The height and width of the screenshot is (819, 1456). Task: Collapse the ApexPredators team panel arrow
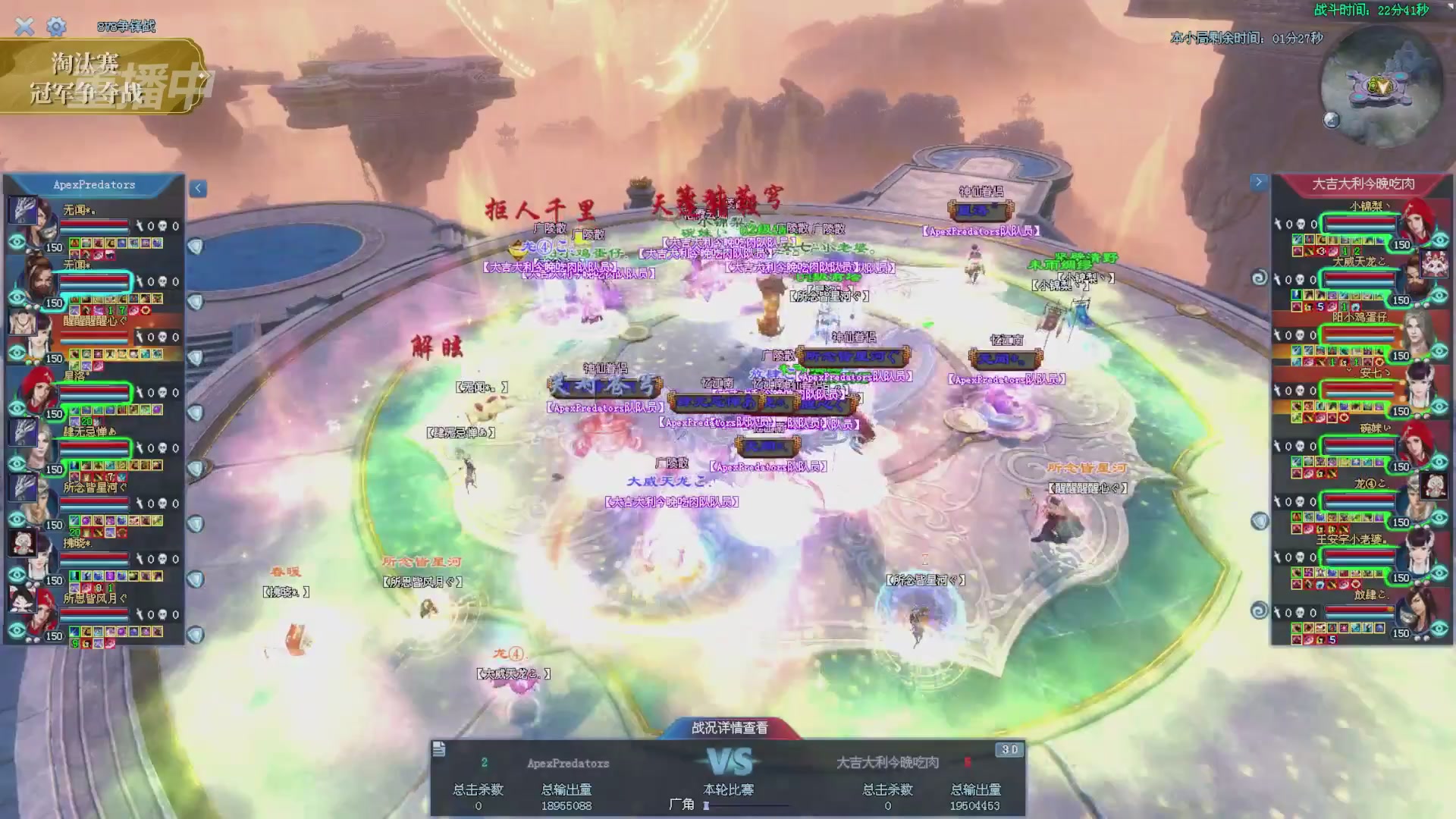point(198,188)
